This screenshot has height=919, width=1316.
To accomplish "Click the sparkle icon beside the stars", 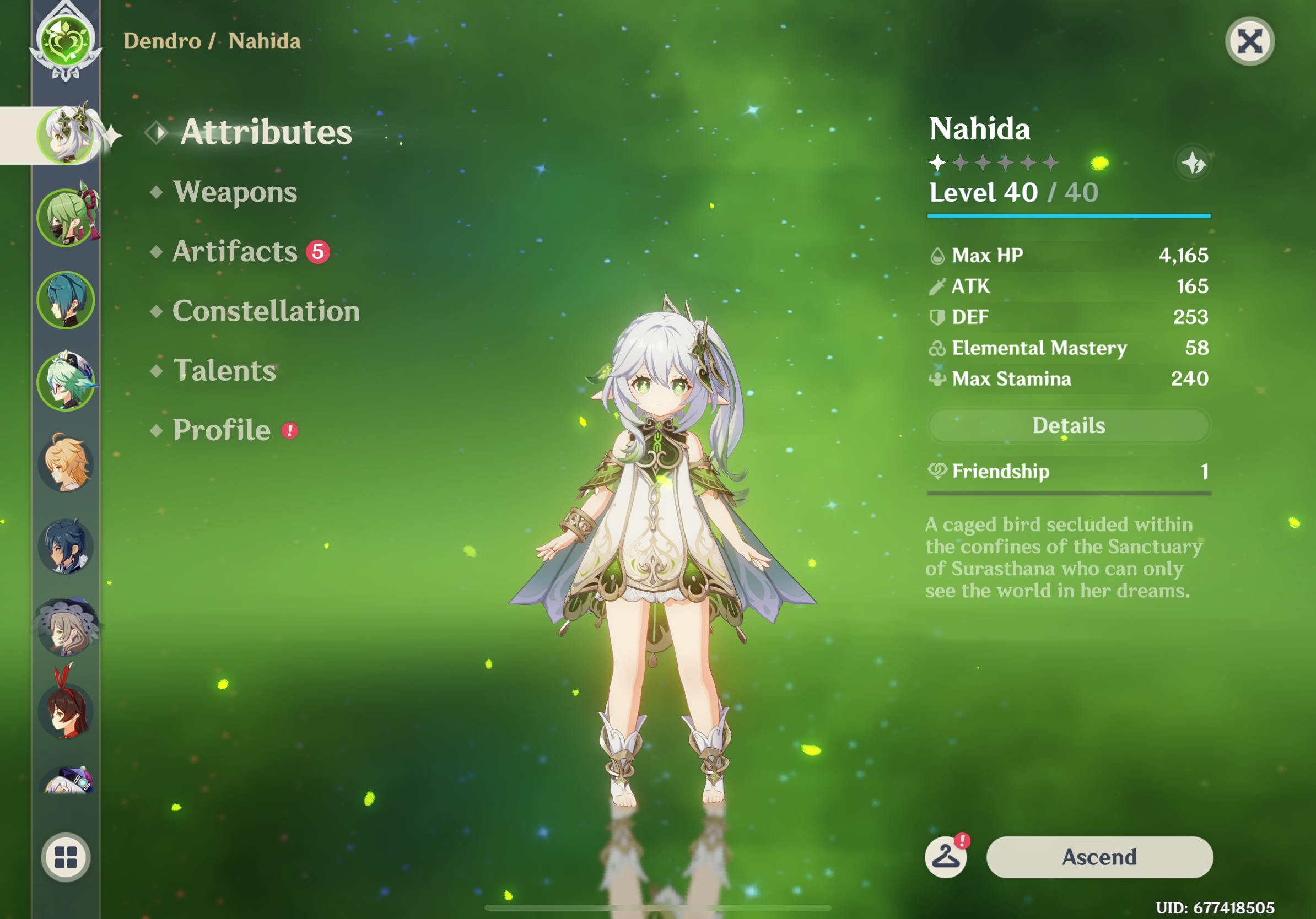I will click(1193, 163).
